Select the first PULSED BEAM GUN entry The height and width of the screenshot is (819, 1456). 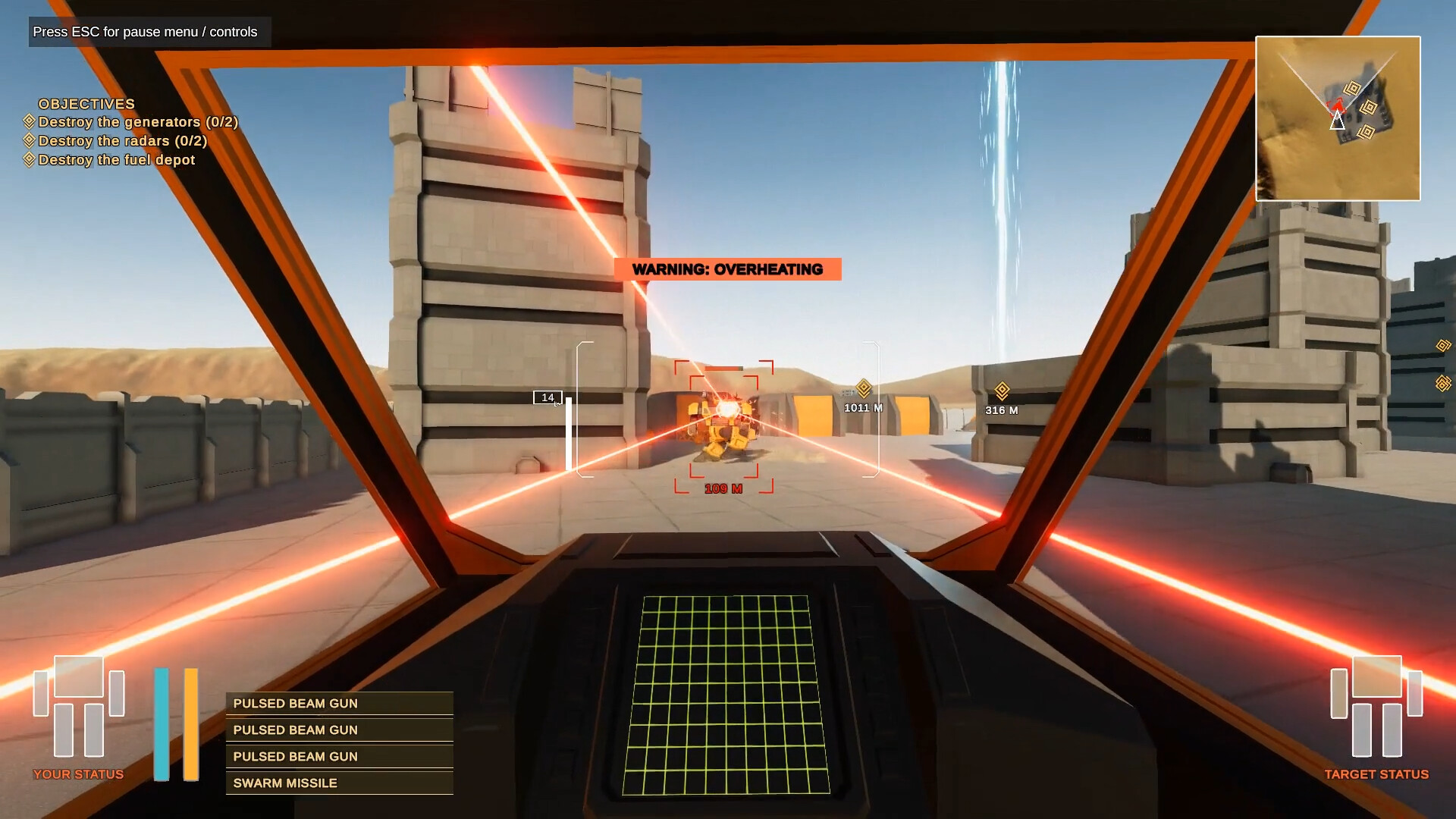tap(339, 703)
